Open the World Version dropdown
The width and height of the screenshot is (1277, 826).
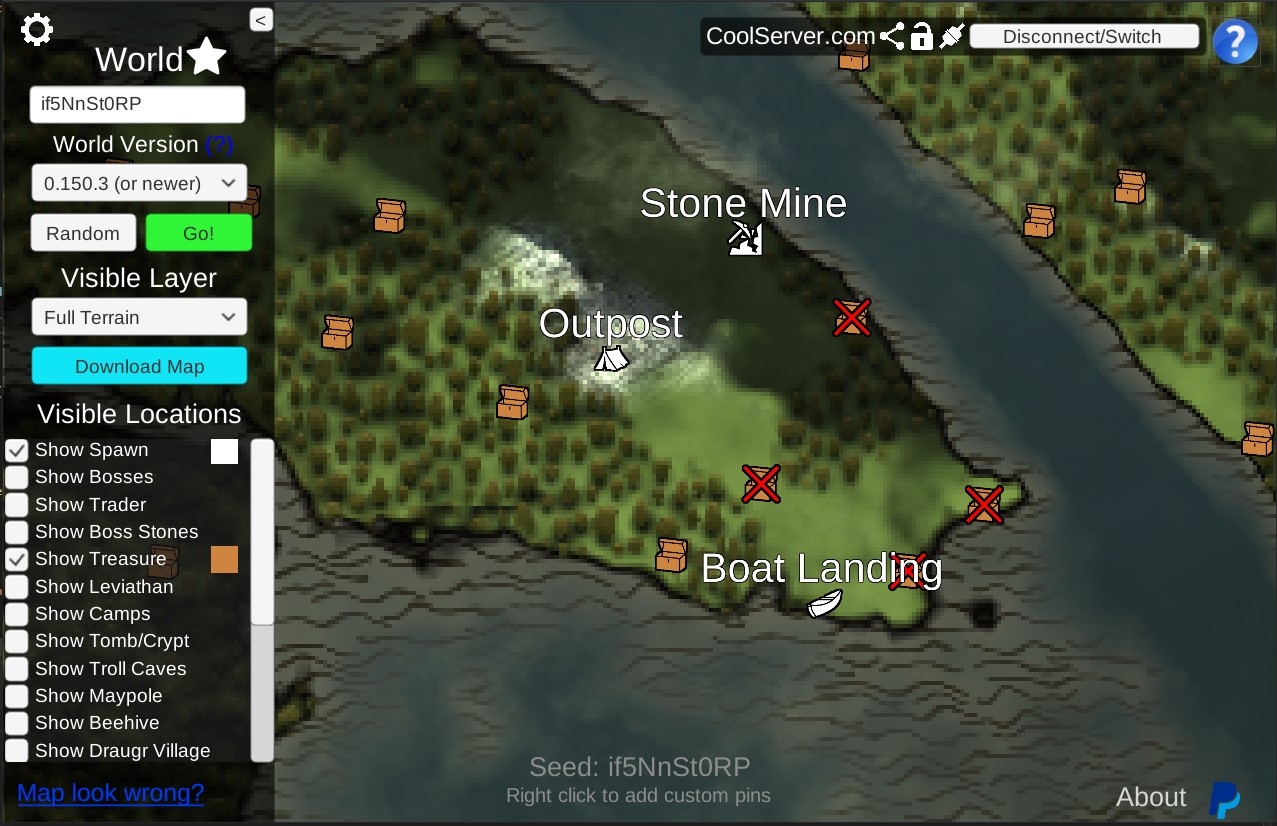pyautogui.click(x=139, y=183)
